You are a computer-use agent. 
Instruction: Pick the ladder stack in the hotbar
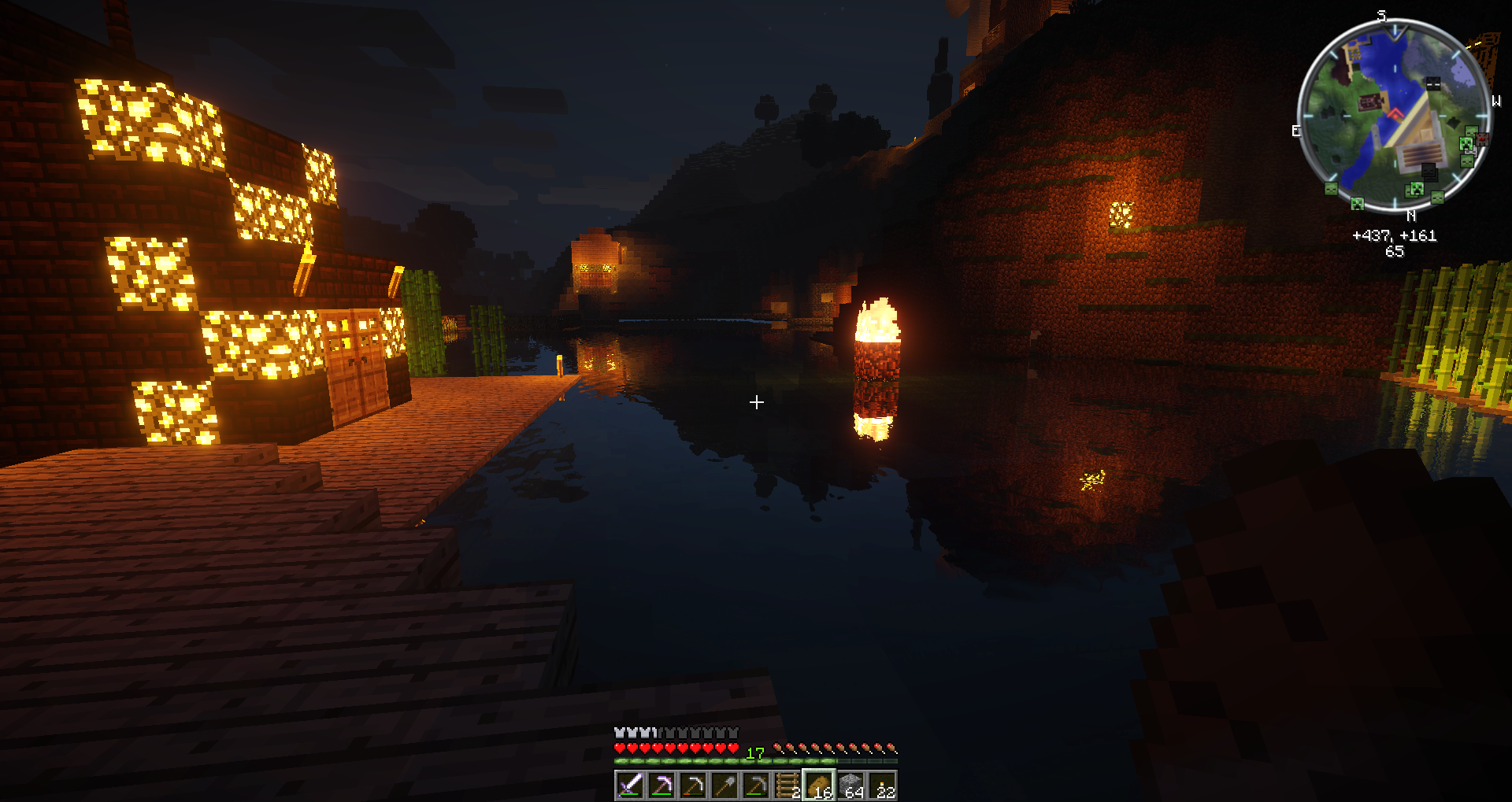pos(787,785)
